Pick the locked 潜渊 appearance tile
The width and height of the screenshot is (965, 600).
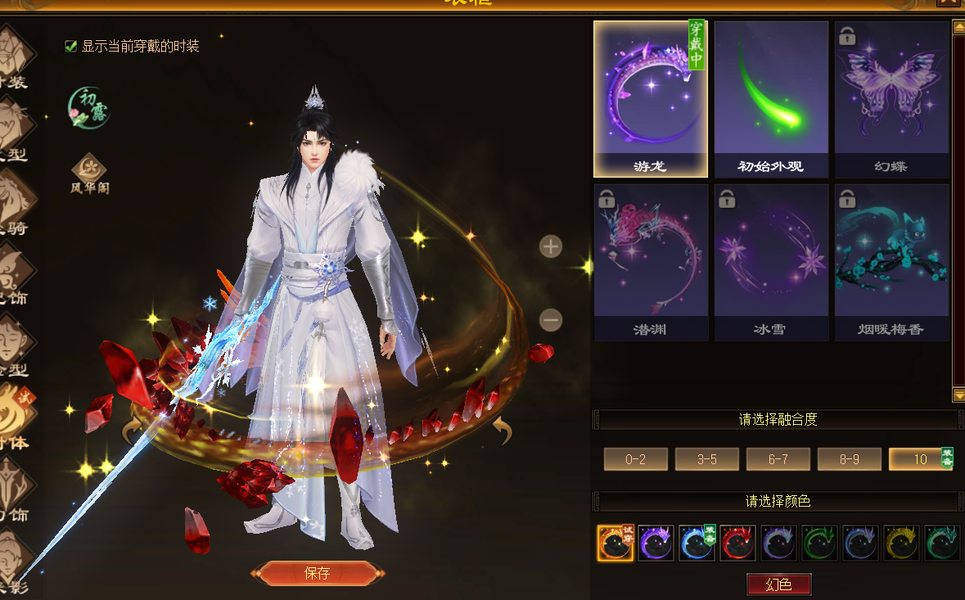click(x=650, y=262)
